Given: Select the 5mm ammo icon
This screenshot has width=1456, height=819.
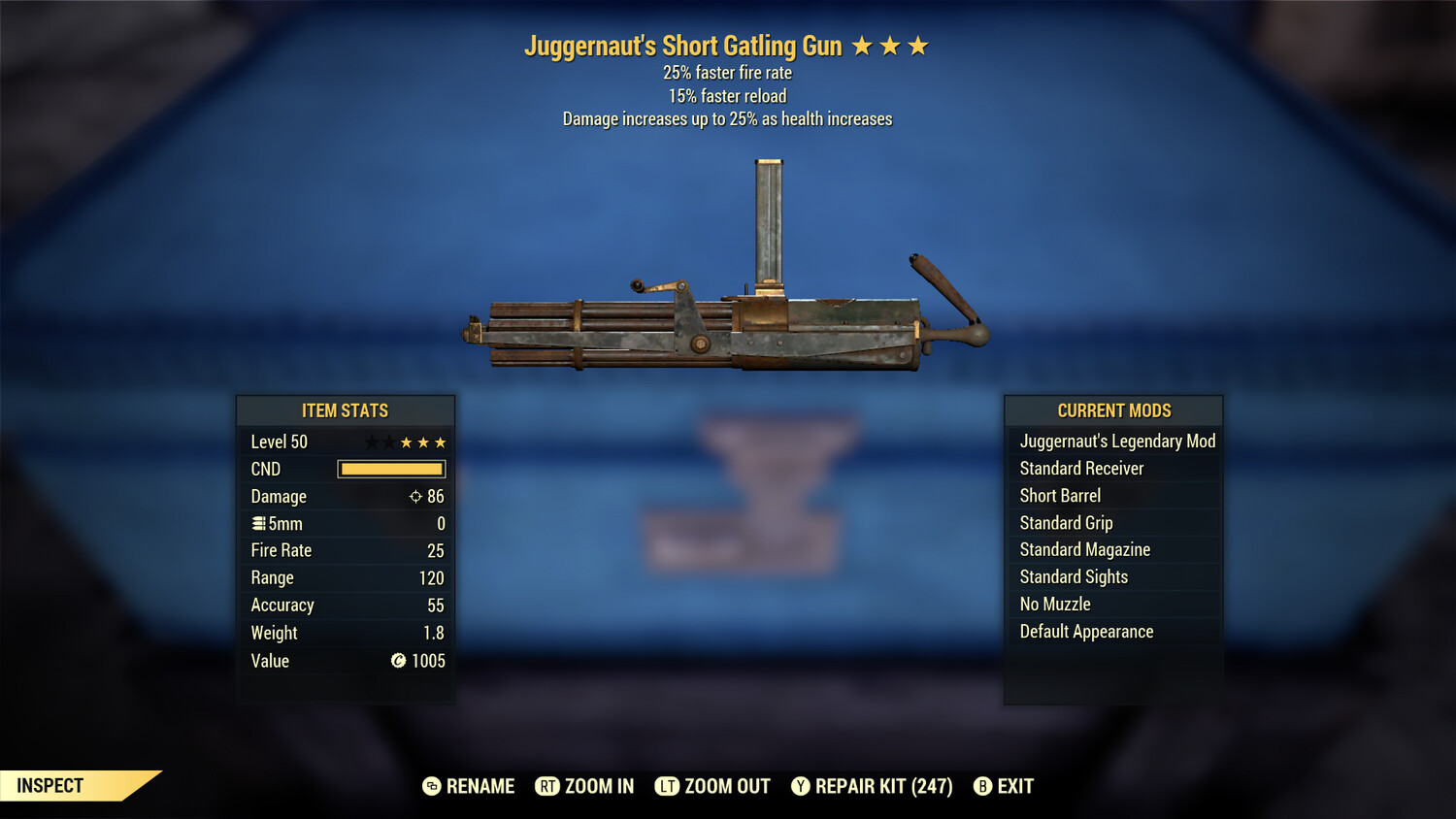Looking at the screenshot, I should click(259, 523).
